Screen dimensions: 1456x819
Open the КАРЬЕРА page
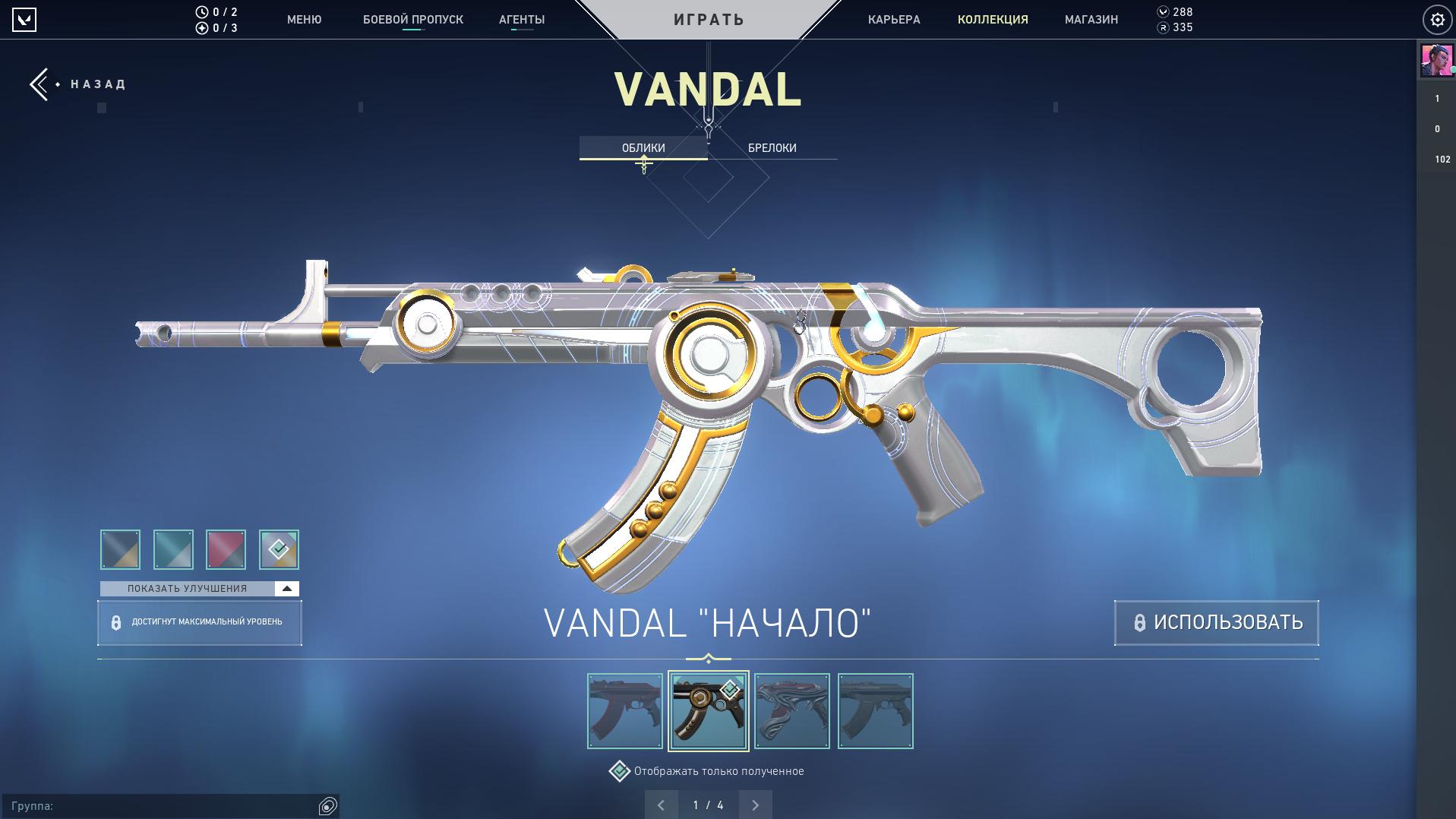pyautogui.click(x=894, y=20)
